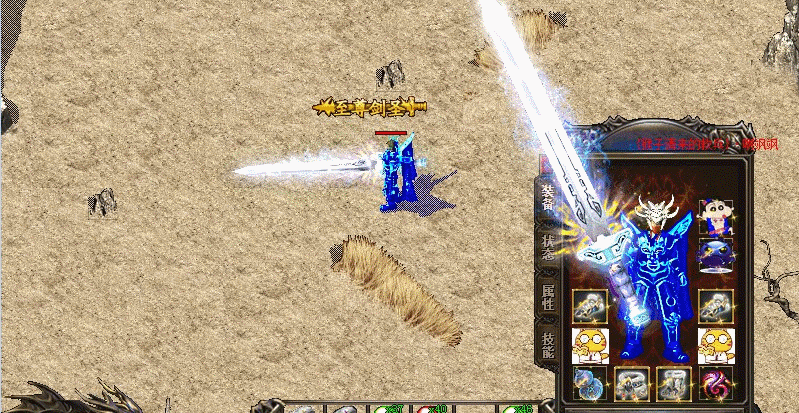Select the pink swirl orb equipment slot
The image size is (799, 413).
[x=715, y=382]
